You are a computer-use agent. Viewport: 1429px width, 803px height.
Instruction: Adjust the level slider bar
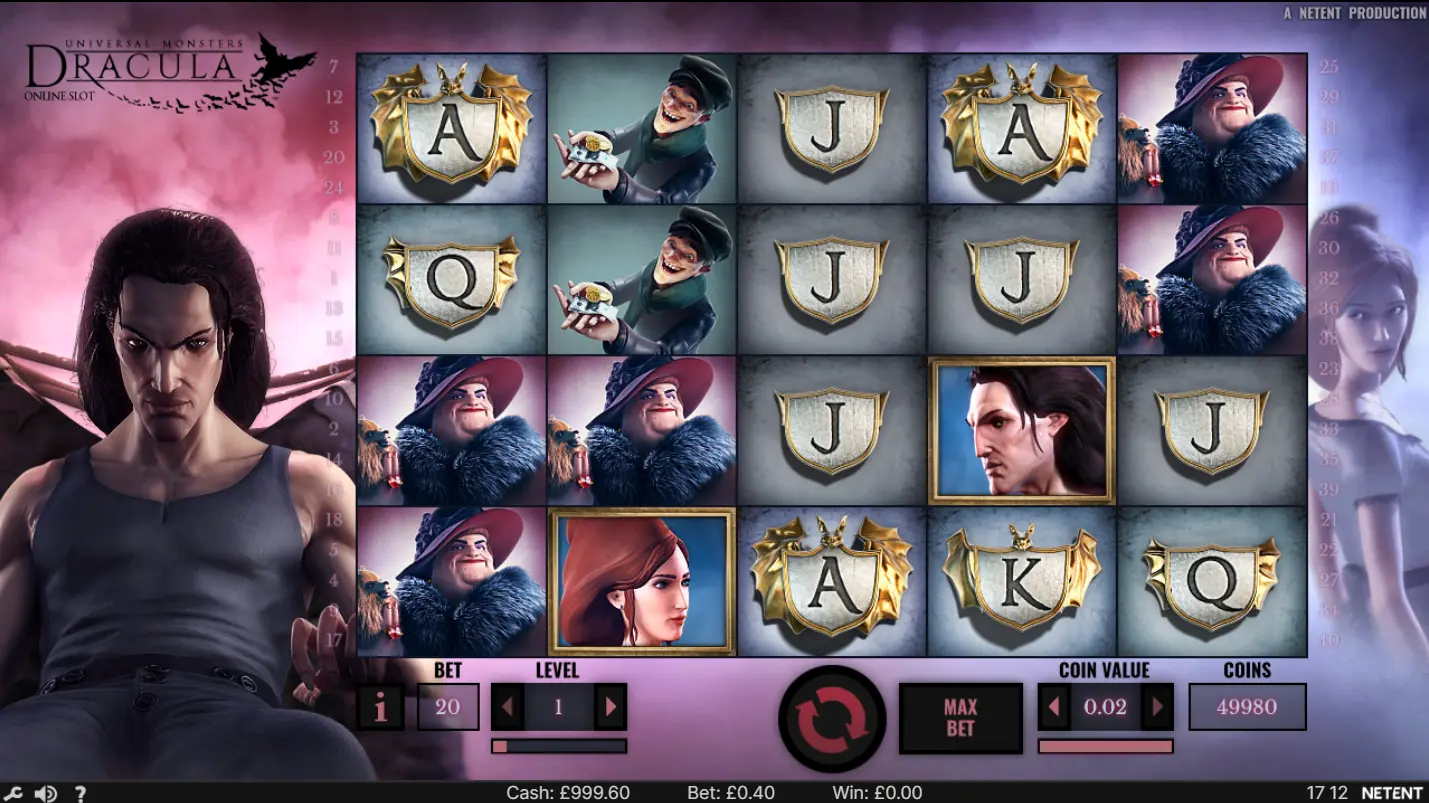559,746
